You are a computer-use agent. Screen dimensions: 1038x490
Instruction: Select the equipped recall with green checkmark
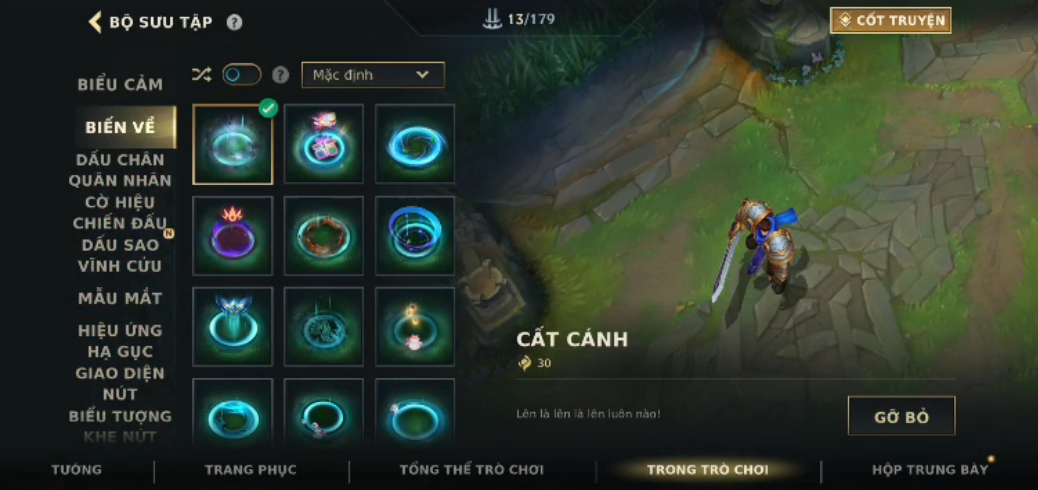233,144
